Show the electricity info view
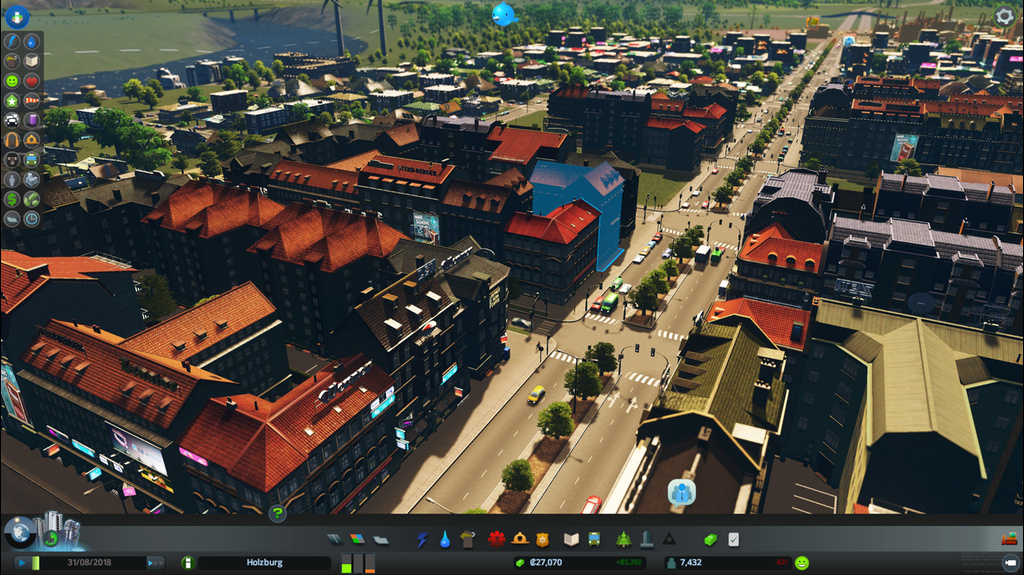 pyautogui.click(x=12, y=42)
